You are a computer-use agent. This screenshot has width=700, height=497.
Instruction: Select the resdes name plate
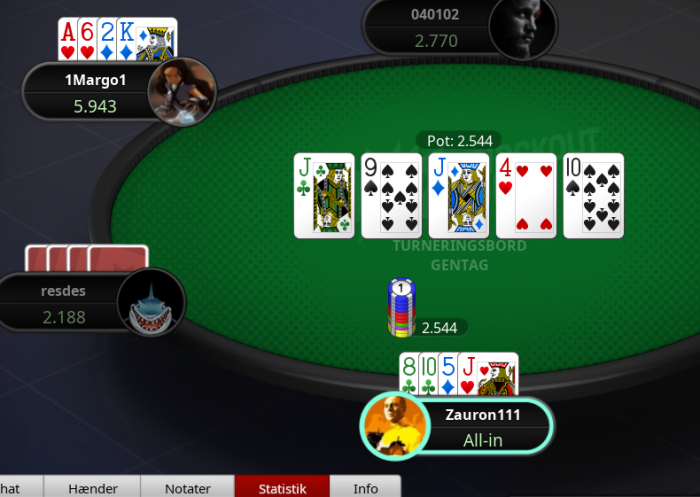coord(62,303)
